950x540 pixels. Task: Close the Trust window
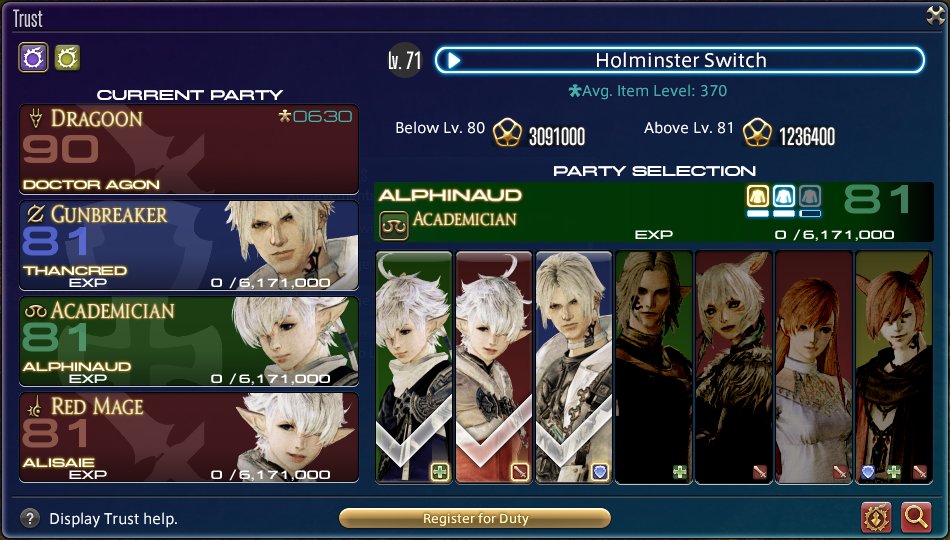pos(935,14)
